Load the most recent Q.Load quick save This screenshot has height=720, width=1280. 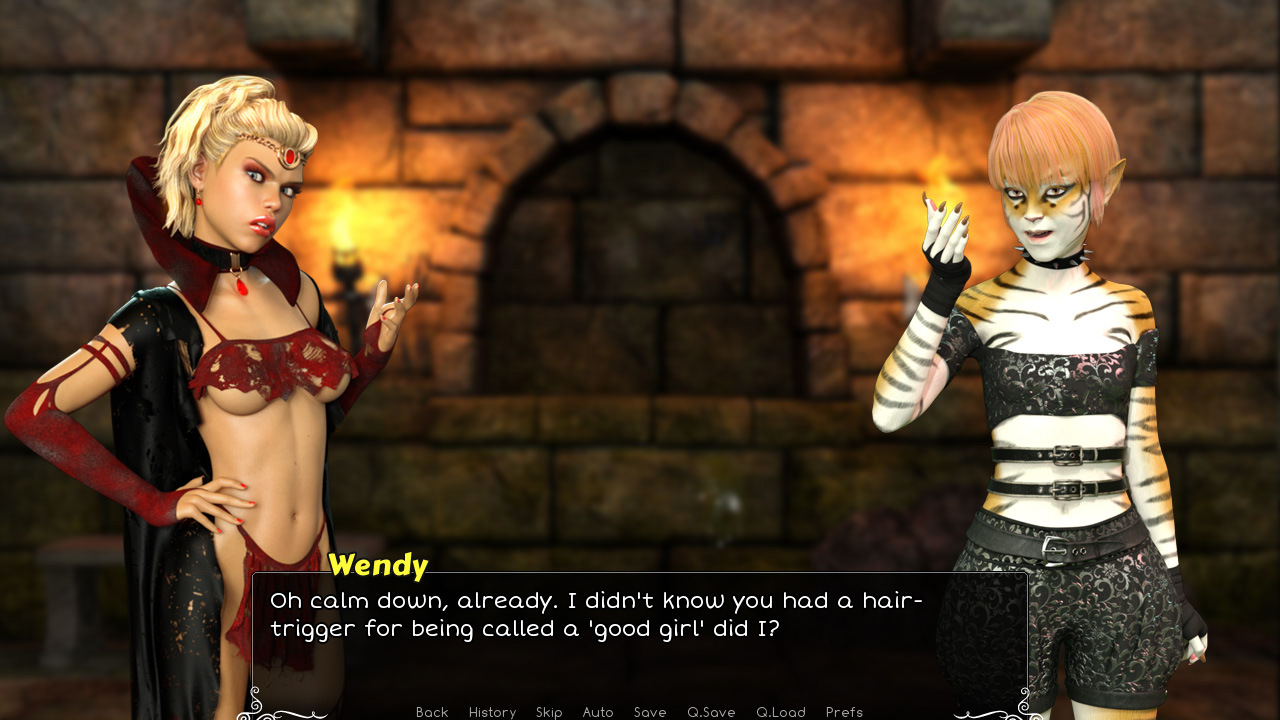click(780, 712)
